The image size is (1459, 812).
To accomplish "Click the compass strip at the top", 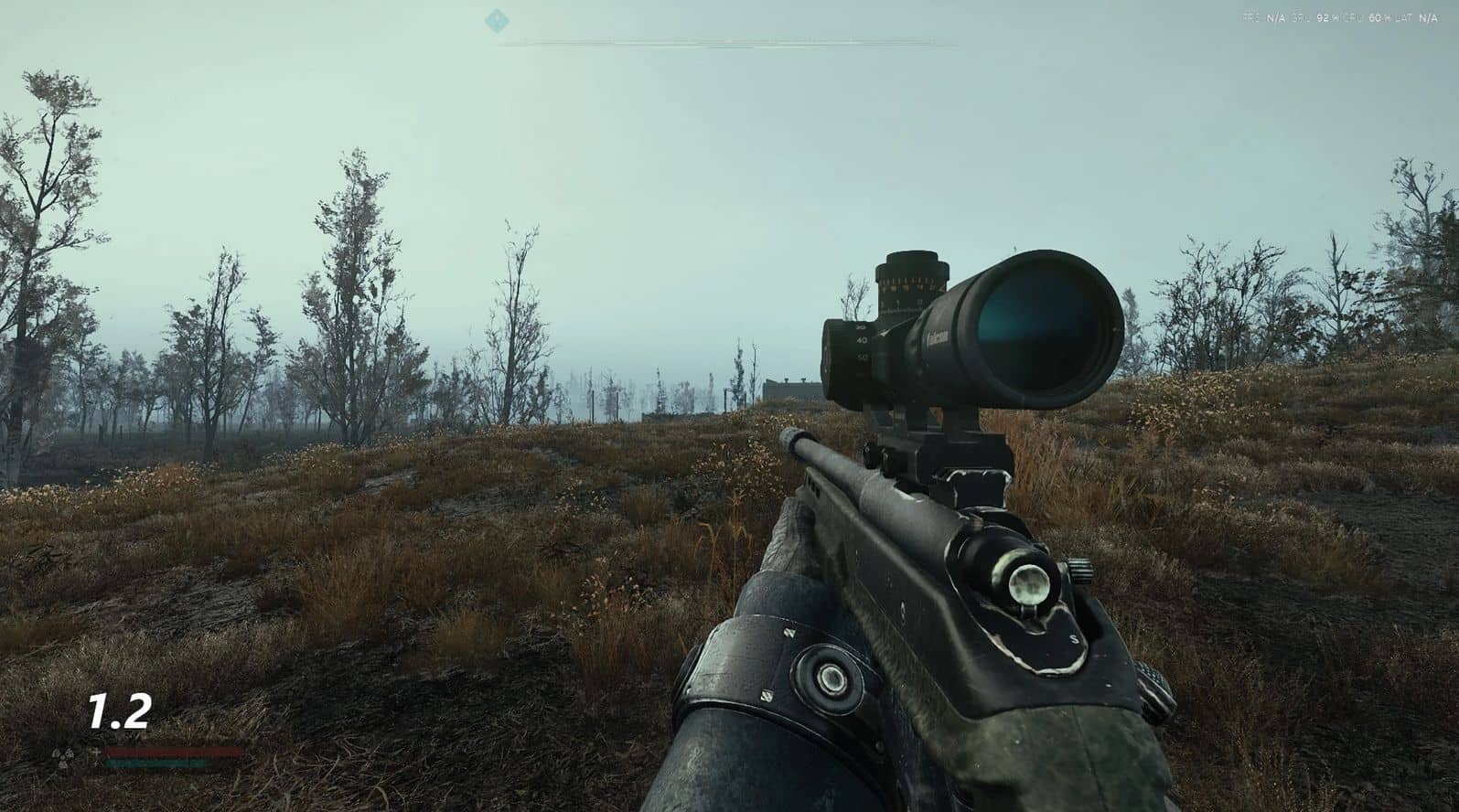I will (x=727, y=42).
